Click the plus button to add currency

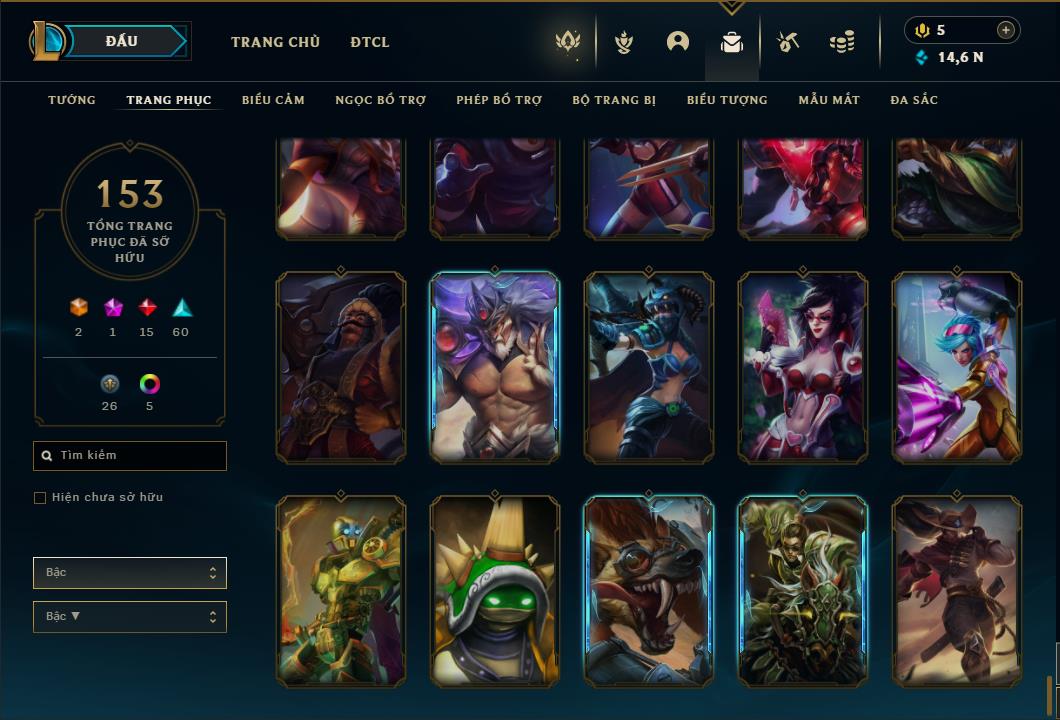tap(1006, 30)
